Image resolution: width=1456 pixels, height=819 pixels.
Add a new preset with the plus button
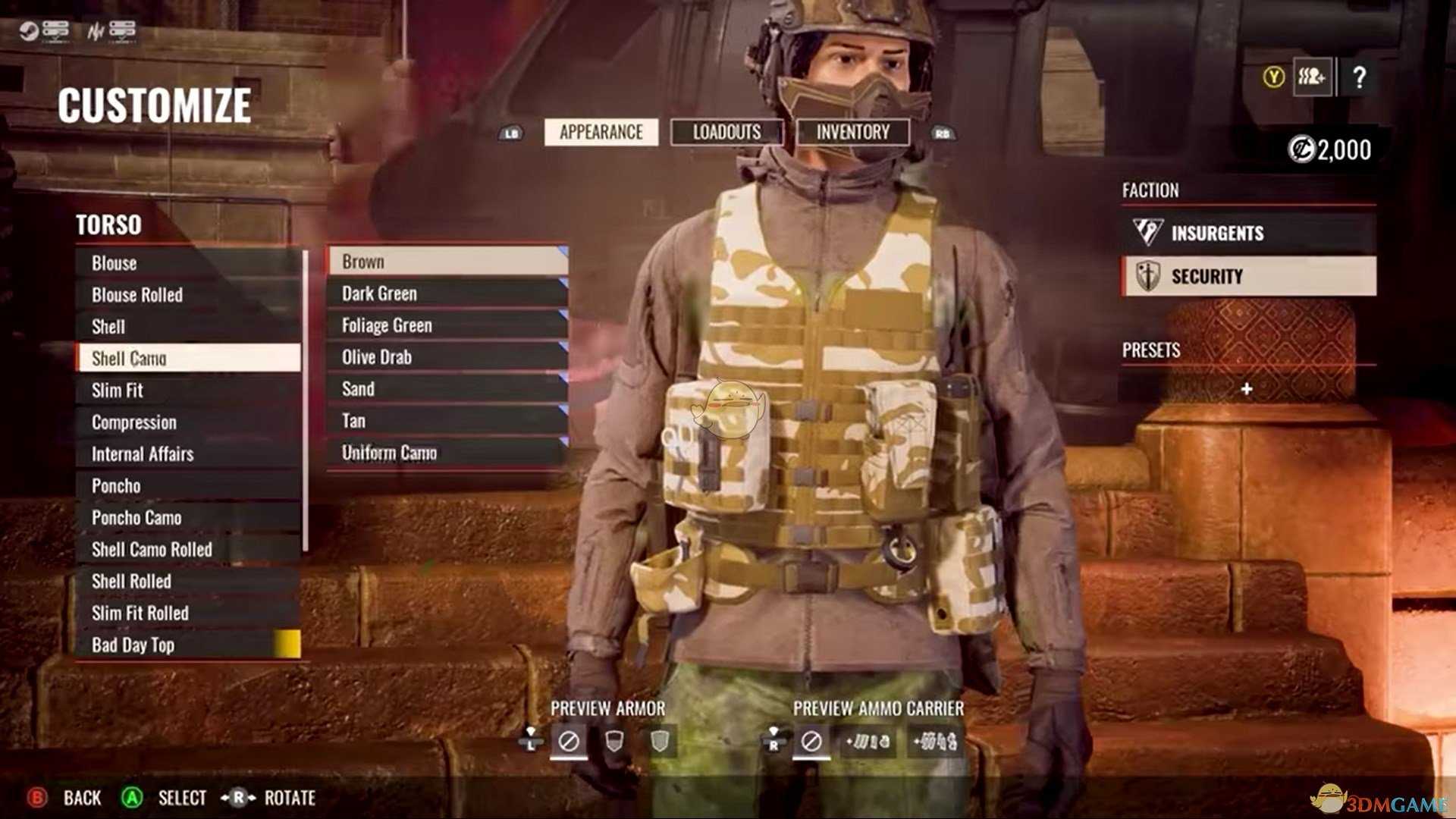point(1247,389)
